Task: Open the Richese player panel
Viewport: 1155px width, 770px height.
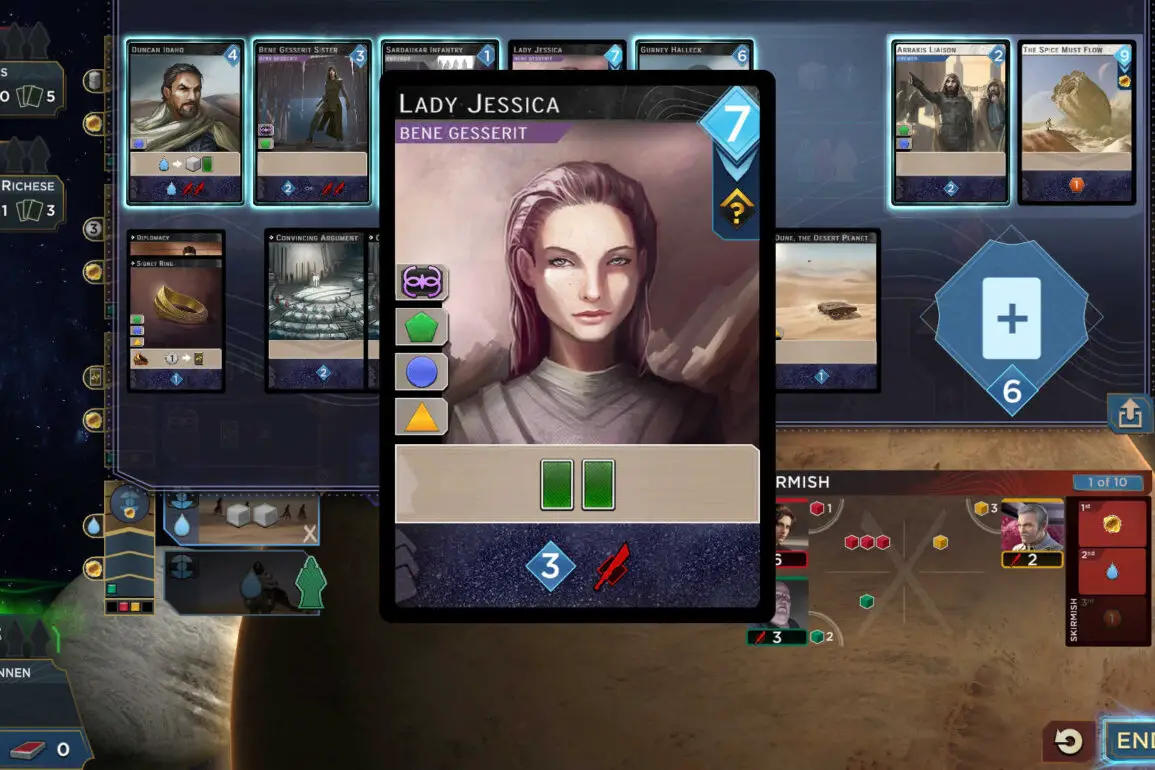Action: pyautogui.click(x=32, y=198)
